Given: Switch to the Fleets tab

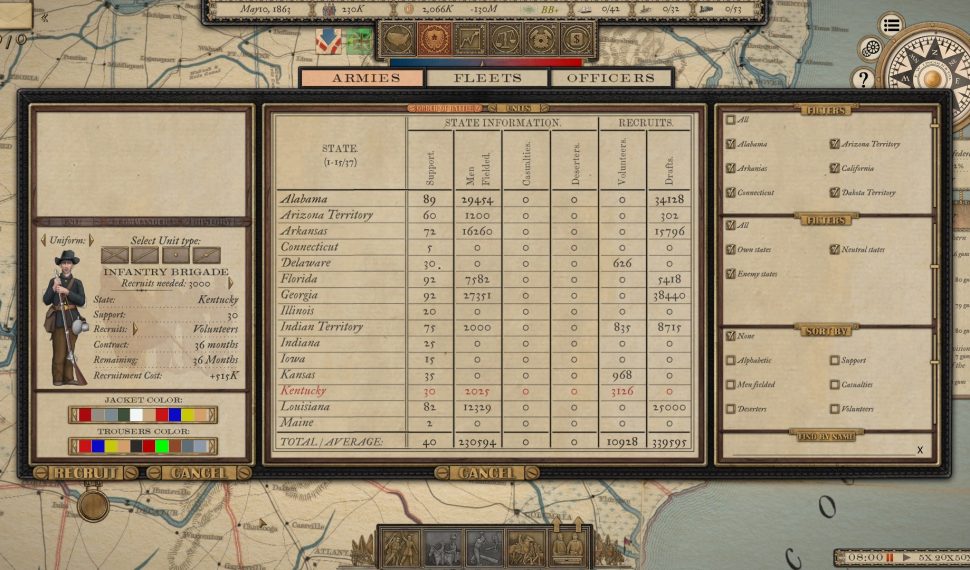Looking at the screenshot, I should [487, 78].
